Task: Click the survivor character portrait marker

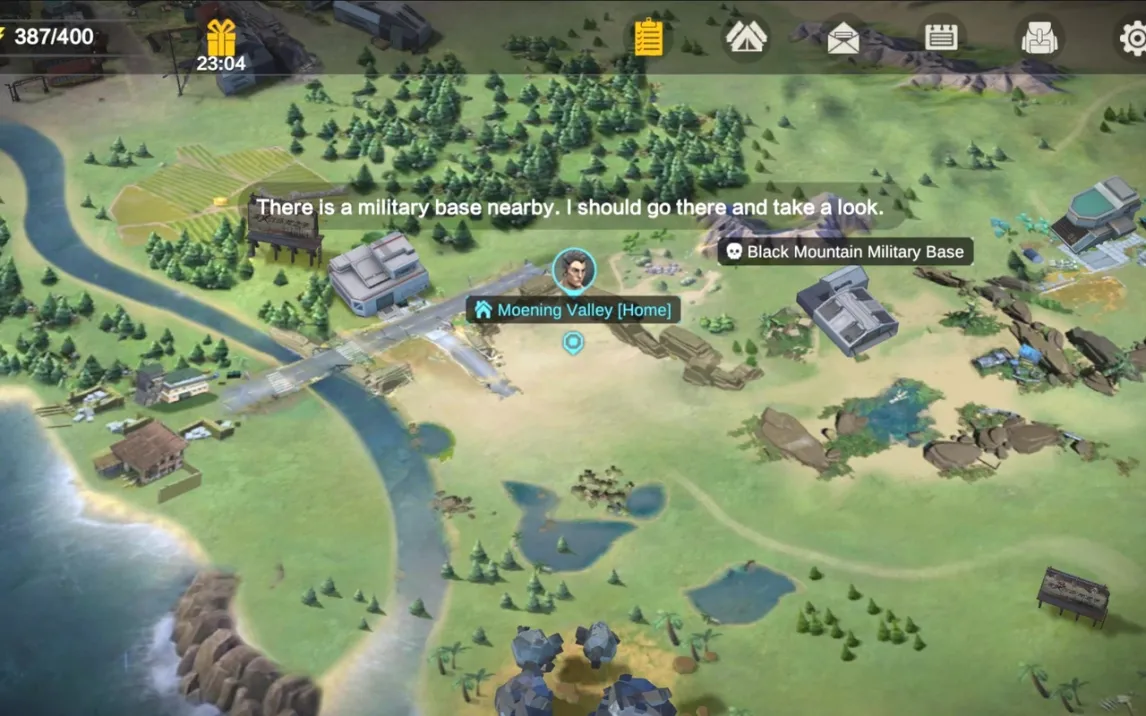Action: [x=574, y=270]
